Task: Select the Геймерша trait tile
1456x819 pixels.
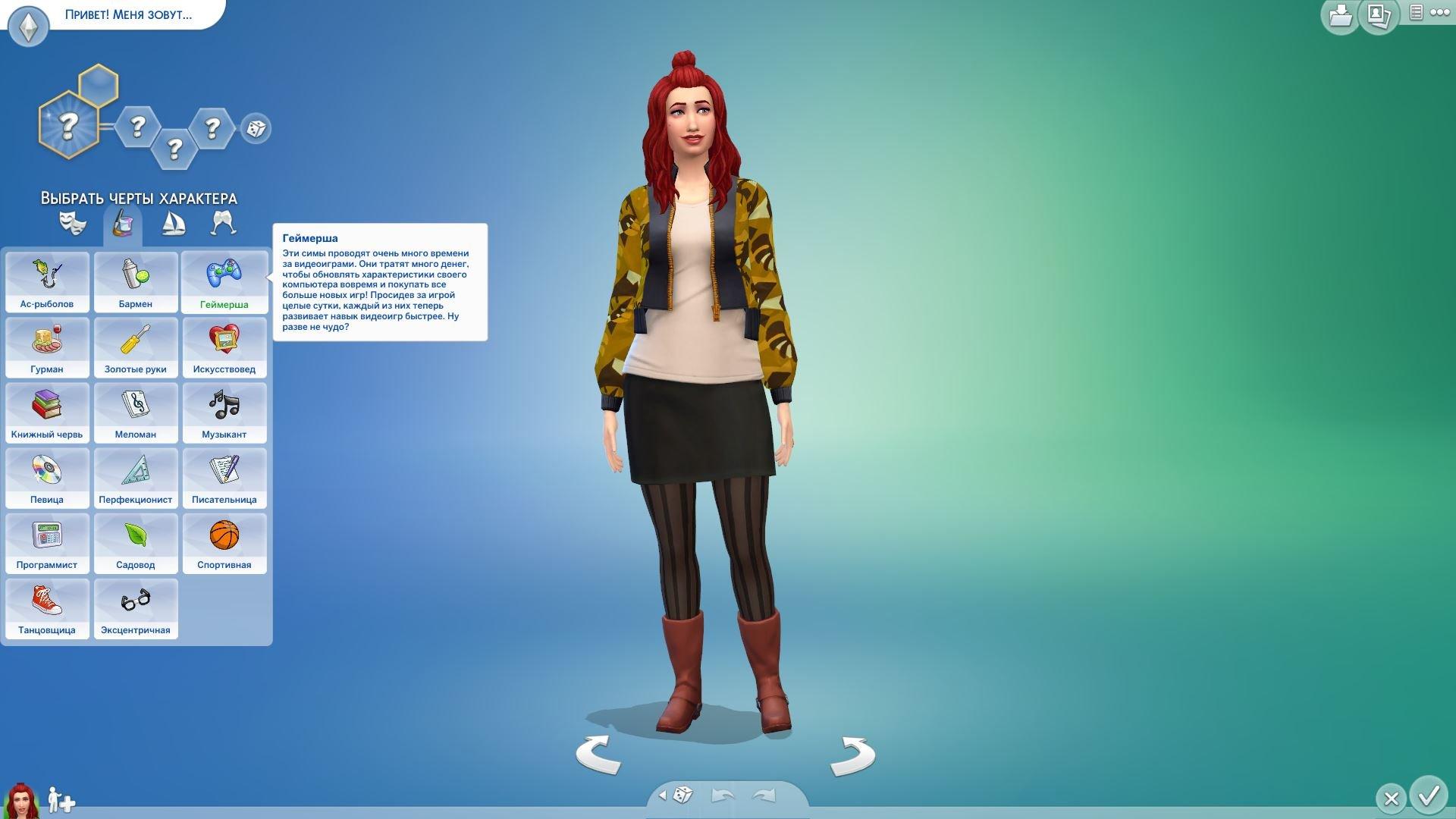Action: point(224,281)
